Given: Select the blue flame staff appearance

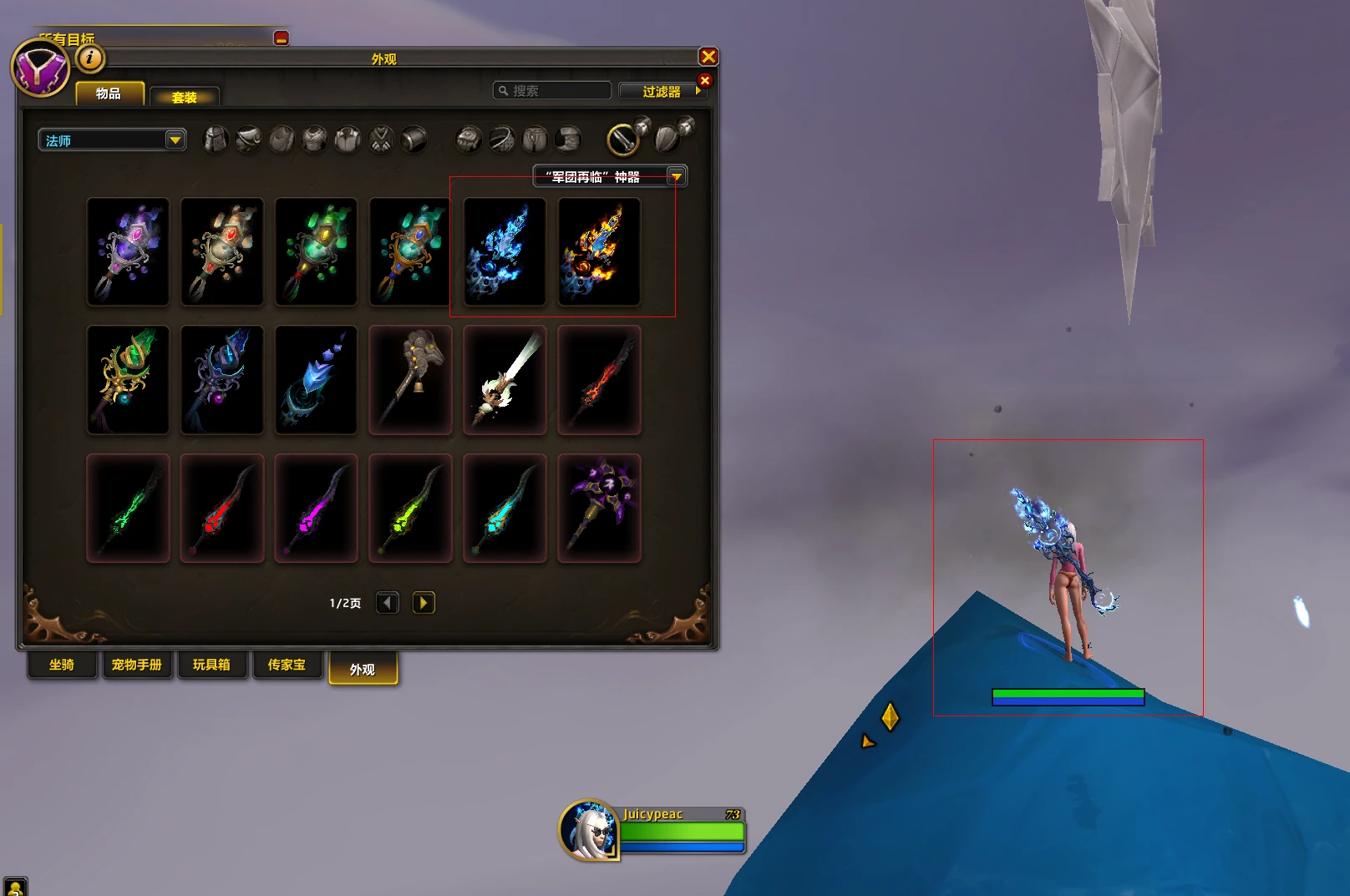Looking at the screenshot, I should point(505,252).
